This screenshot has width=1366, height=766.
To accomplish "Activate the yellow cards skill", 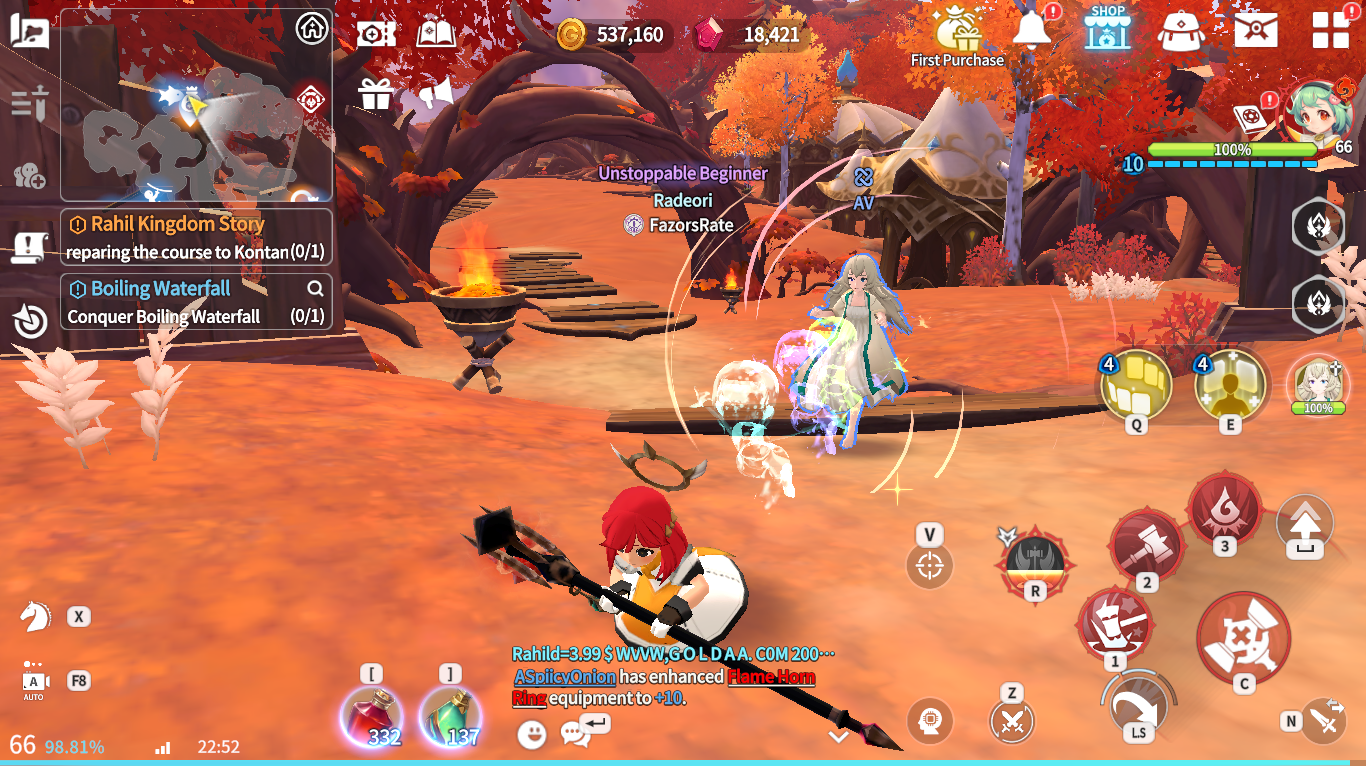I will point(1136,384).
